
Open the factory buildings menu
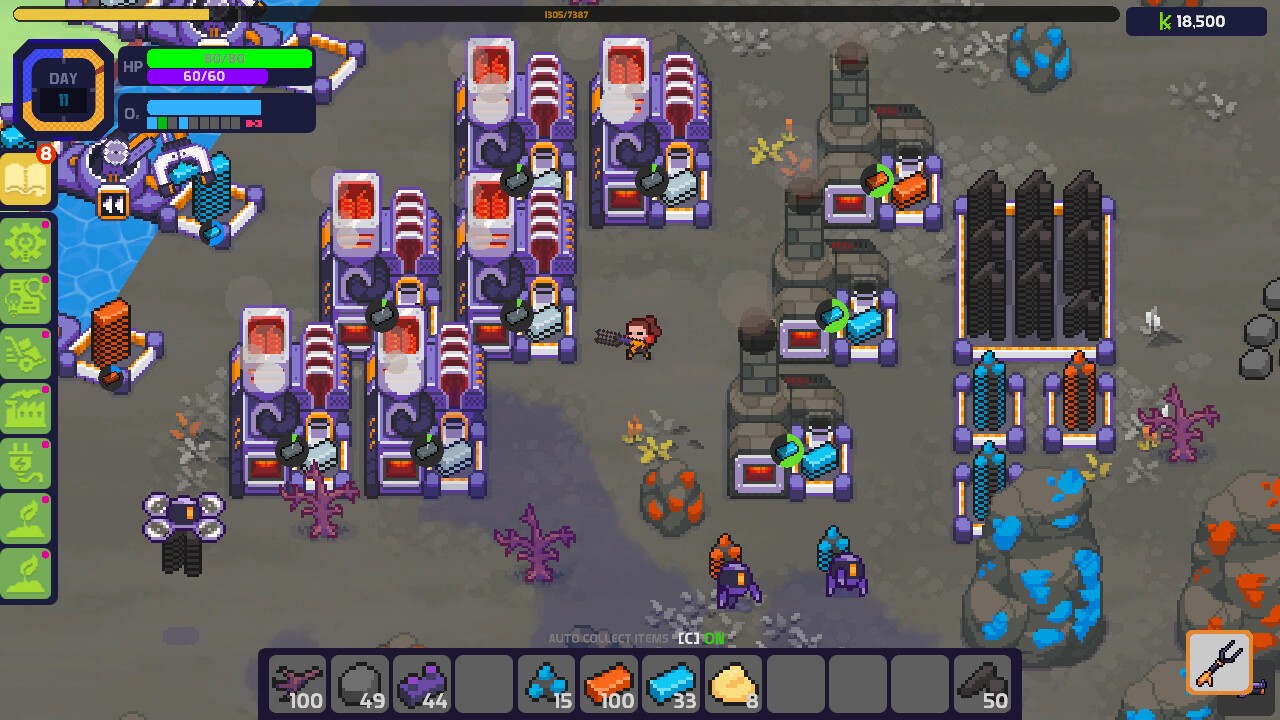point(26,407)
